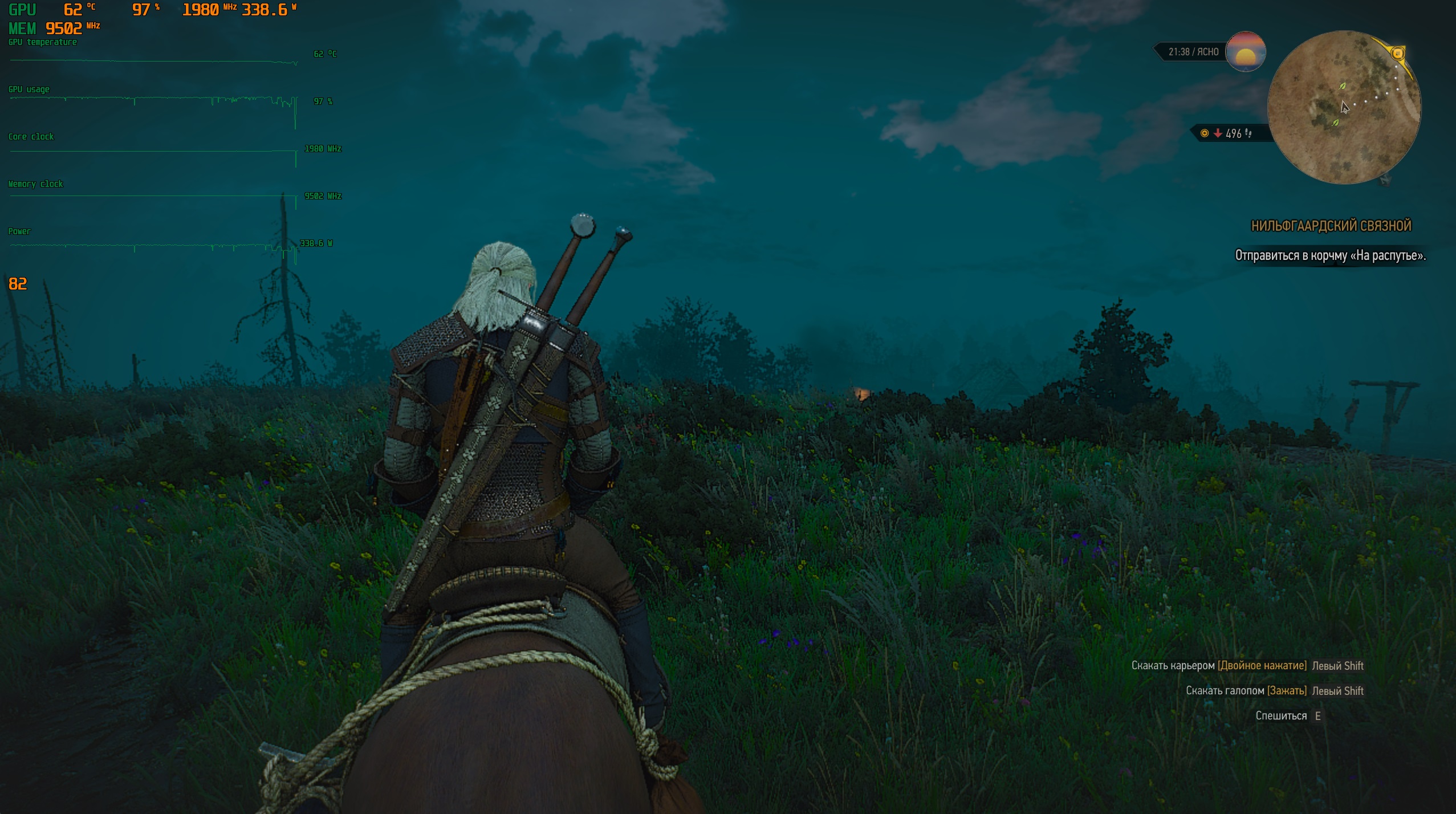Viewport: 1456px width, 814px height.
Task: Click the objective Отправиться в корчму «На распутье»
Action: point(1330,255)
